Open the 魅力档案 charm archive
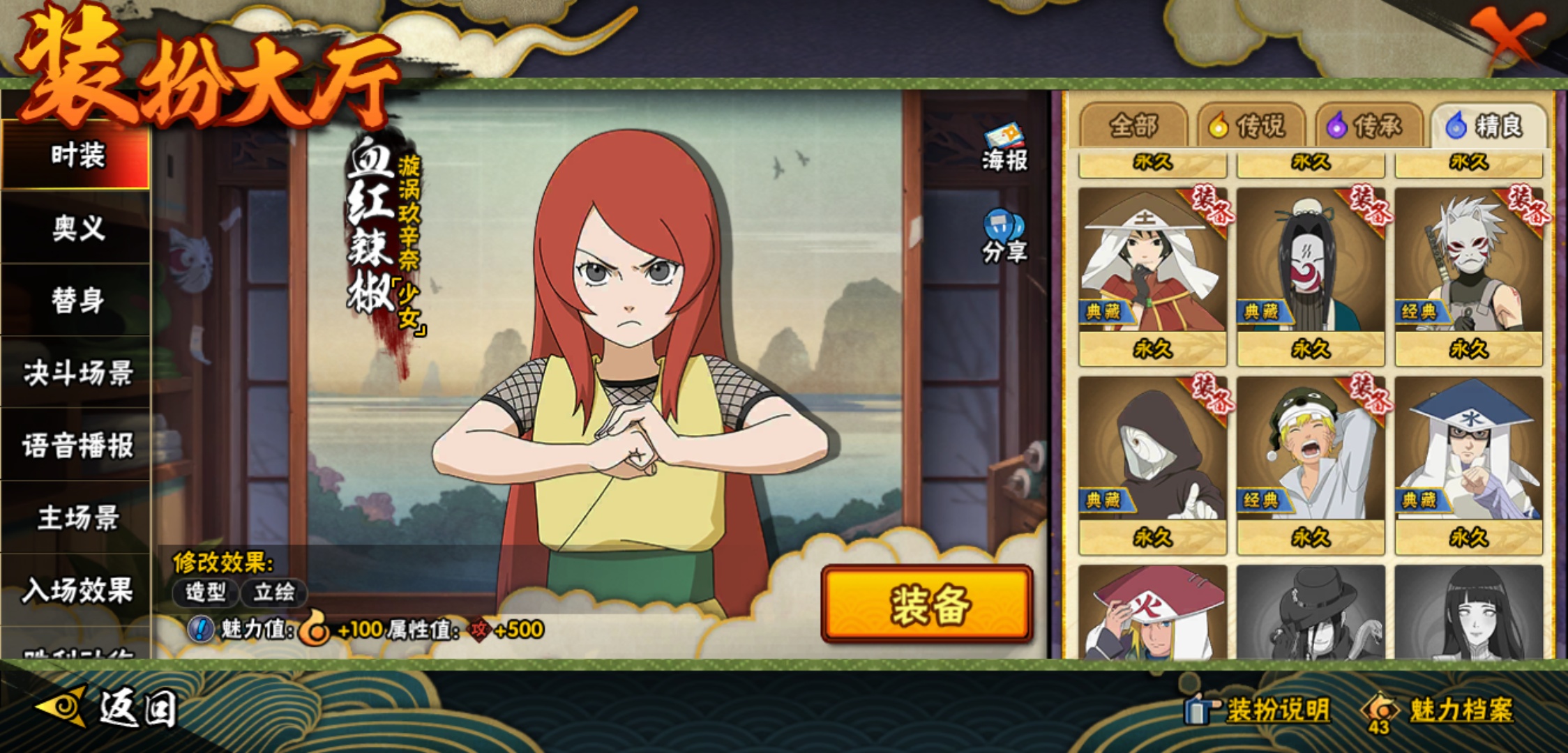 1440,710
